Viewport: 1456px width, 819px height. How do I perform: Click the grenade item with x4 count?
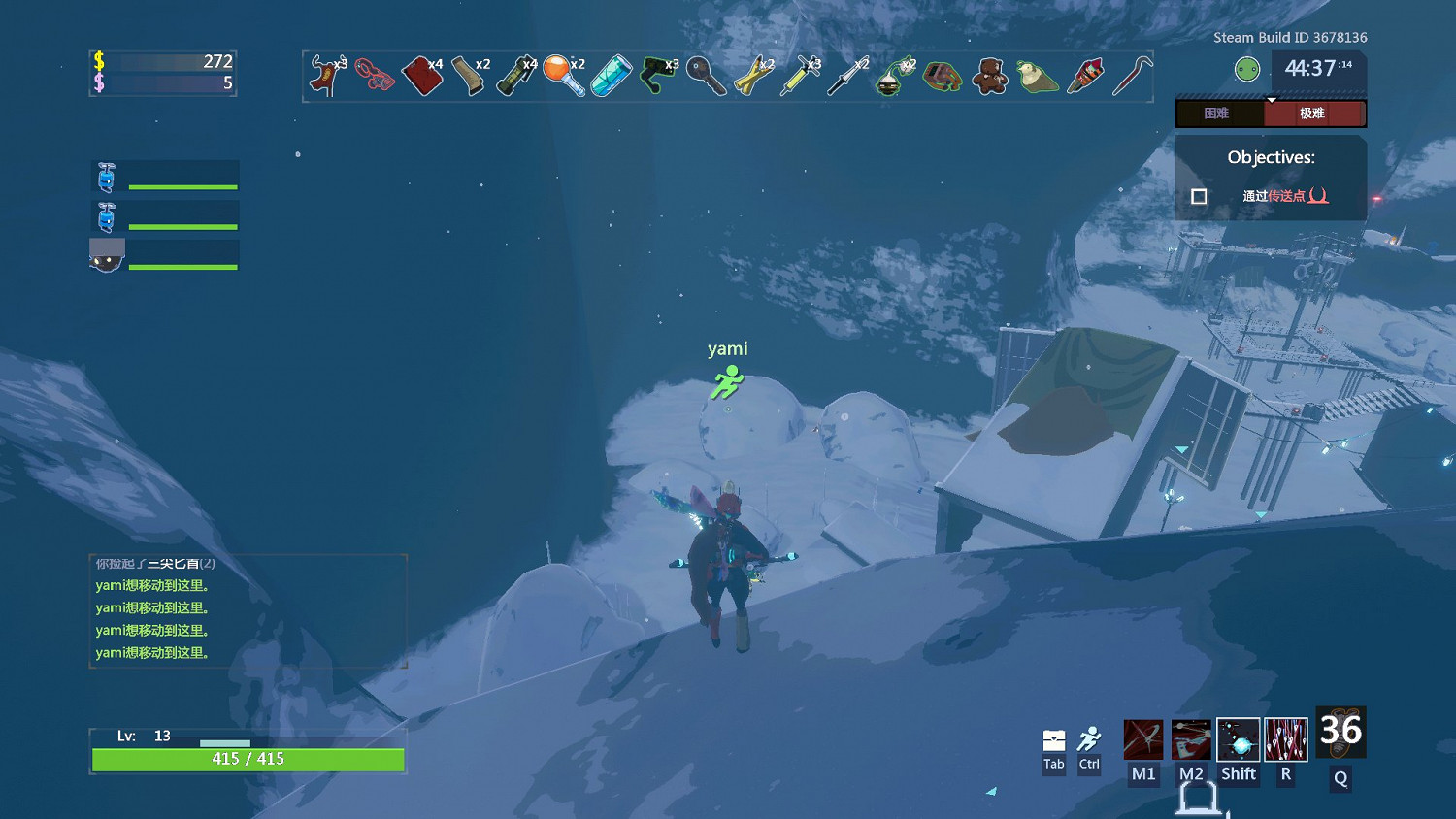tap(515, 76)
